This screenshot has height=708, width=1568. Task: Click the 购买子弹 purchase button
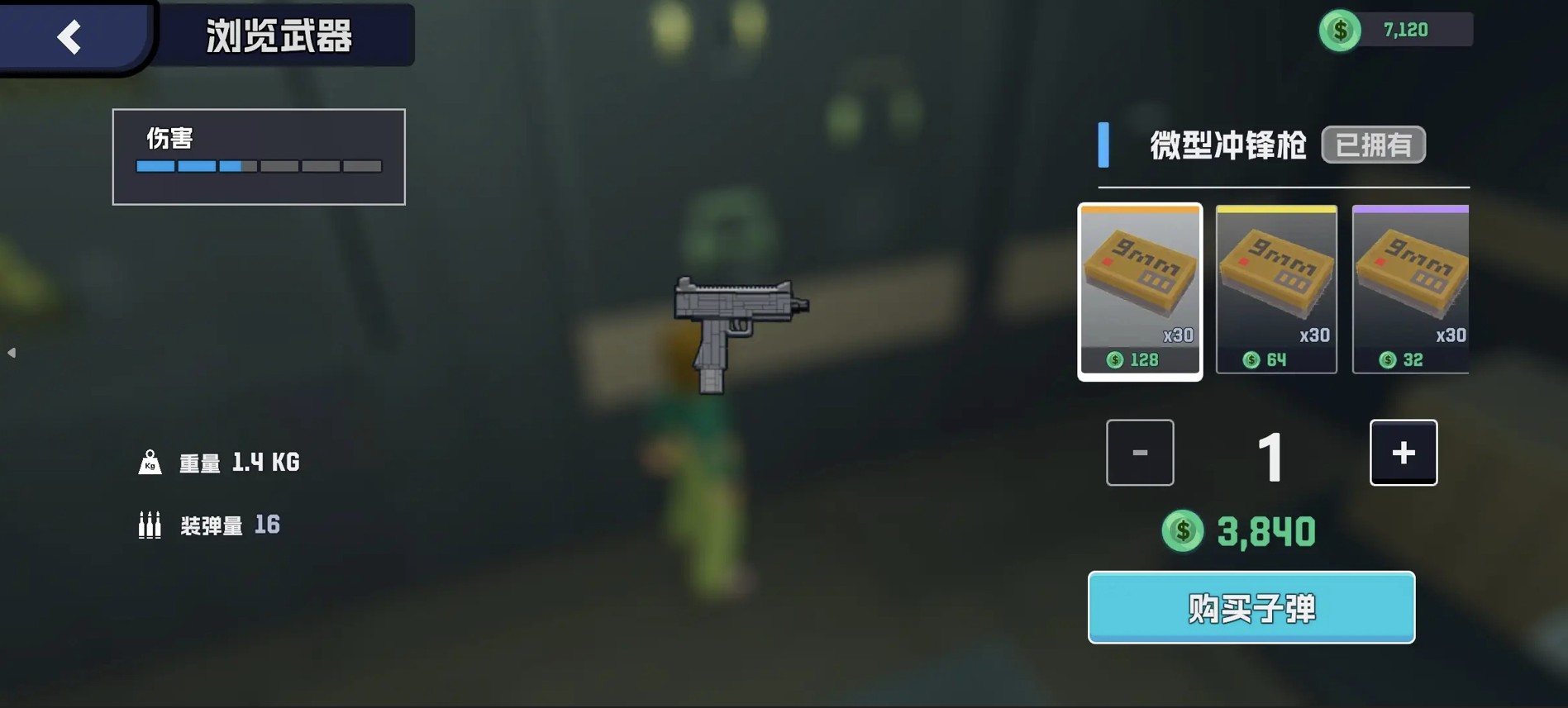(x=1251, y=607)
